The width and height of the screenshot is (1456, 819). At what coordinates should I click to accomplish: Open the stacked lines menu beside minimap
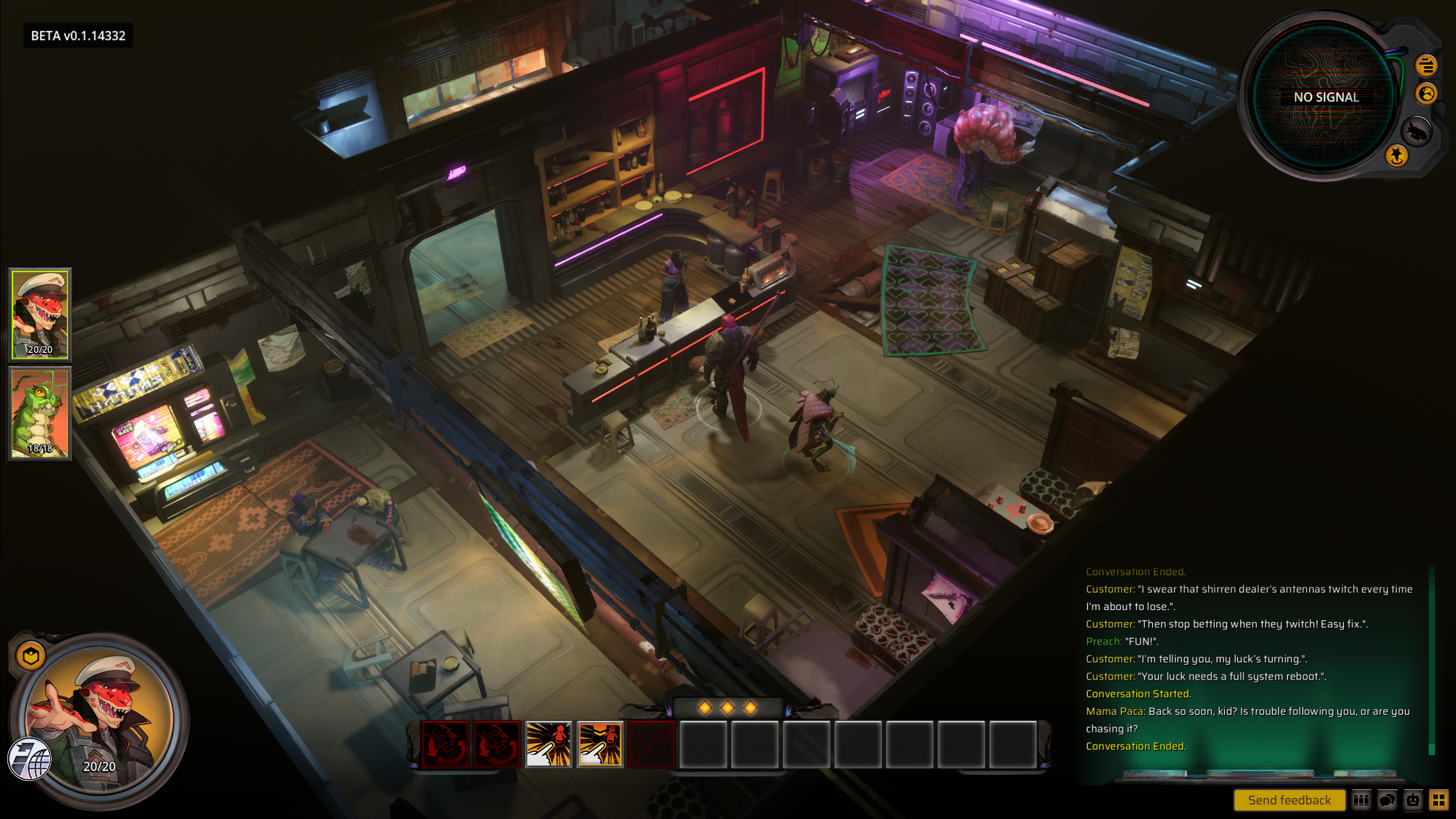pyautogui.click(x=1426, y=66)
